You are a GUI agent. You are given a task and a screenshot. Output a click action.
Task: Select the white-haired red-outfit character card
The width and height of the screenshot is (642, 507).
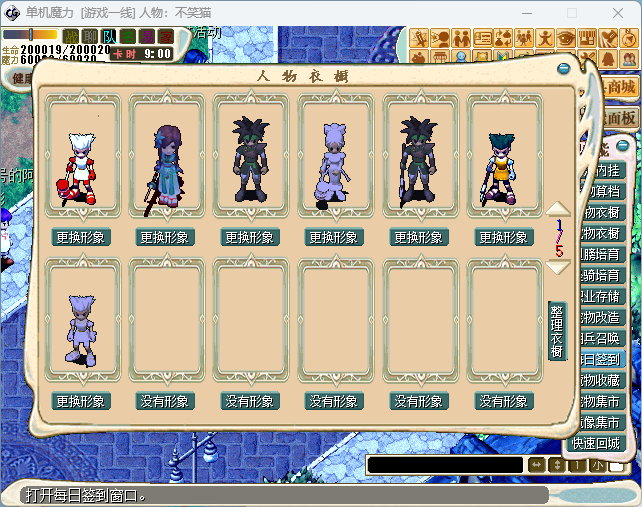point(81,157)
